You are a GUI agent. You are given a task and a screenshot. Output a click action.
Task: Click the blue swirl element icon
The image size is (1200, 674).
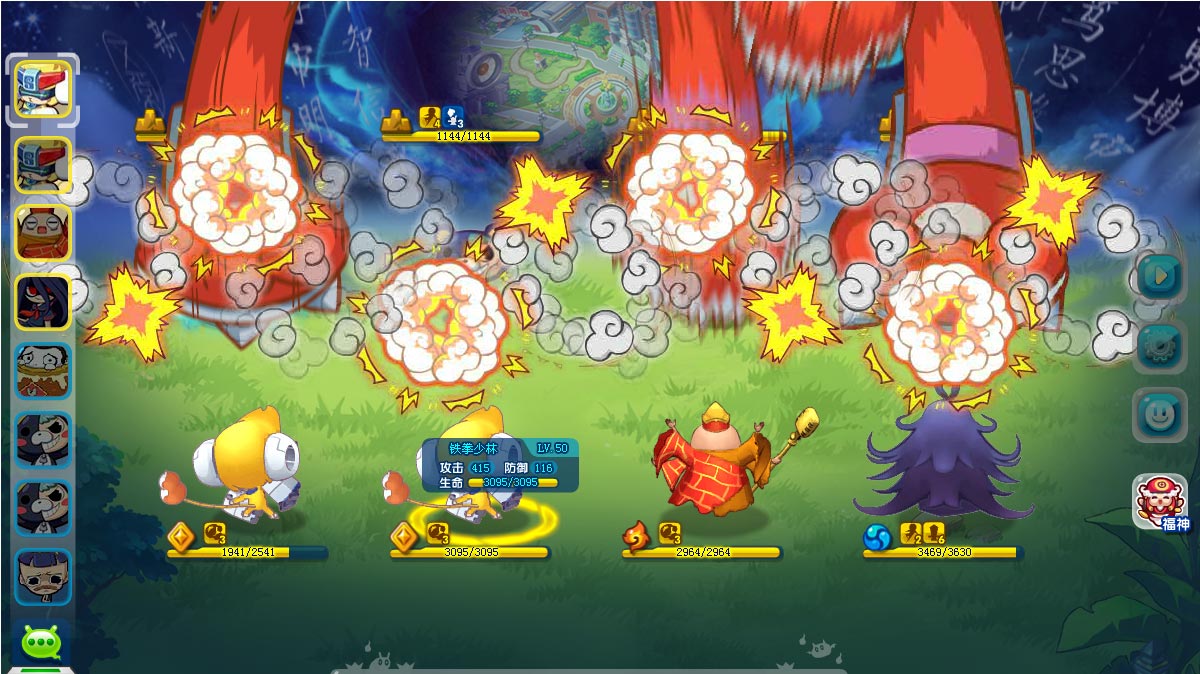877,538
